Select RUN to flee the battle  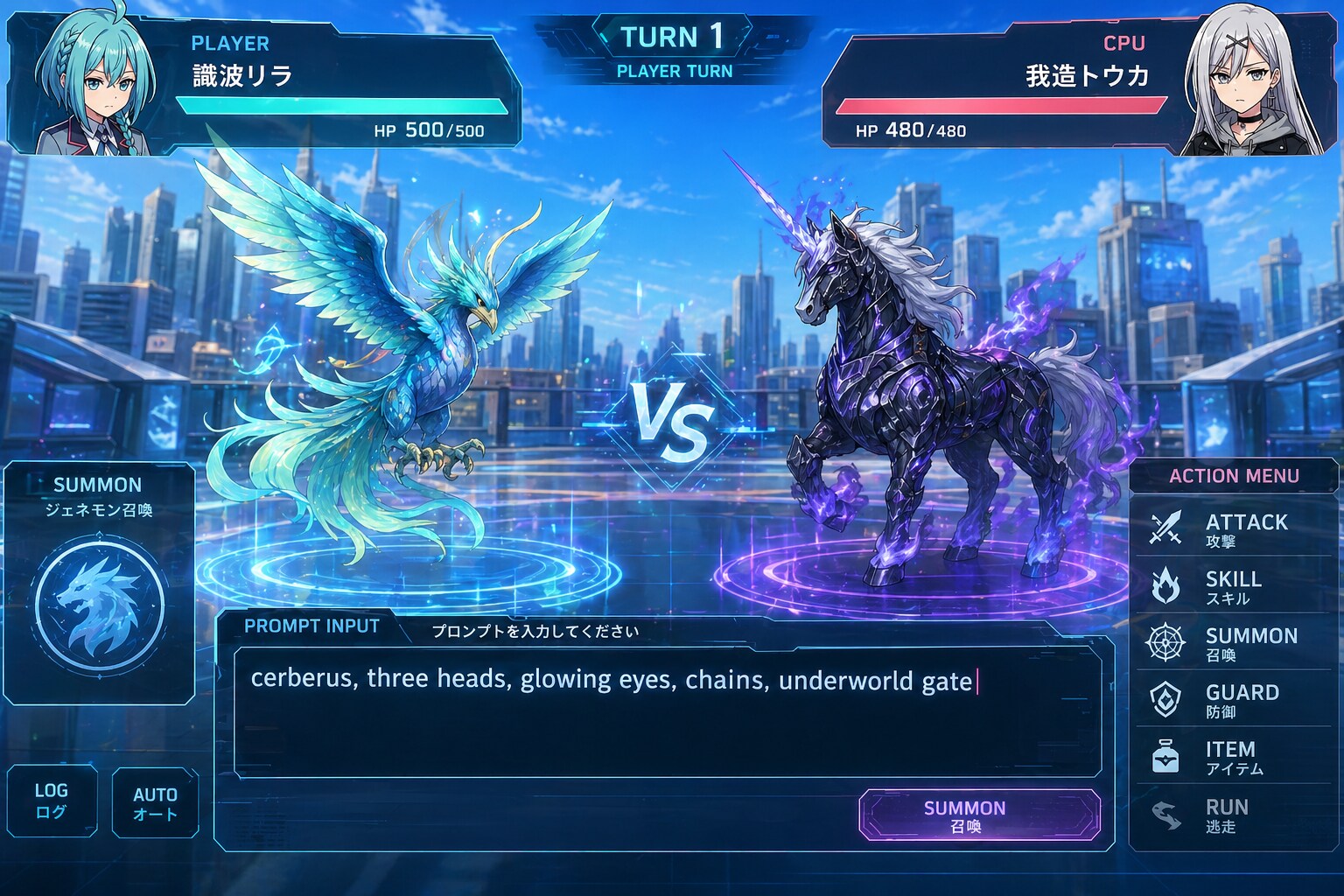pos(1234,814)
